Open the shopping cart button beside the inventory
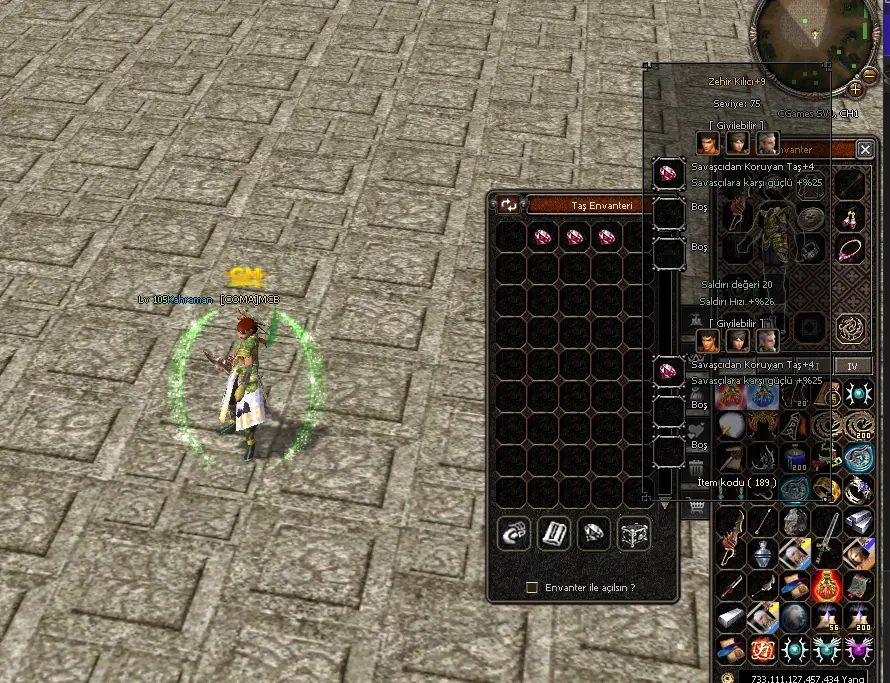Image resolution: width=890 pixels, height=683 pixels. pos(696,509)
